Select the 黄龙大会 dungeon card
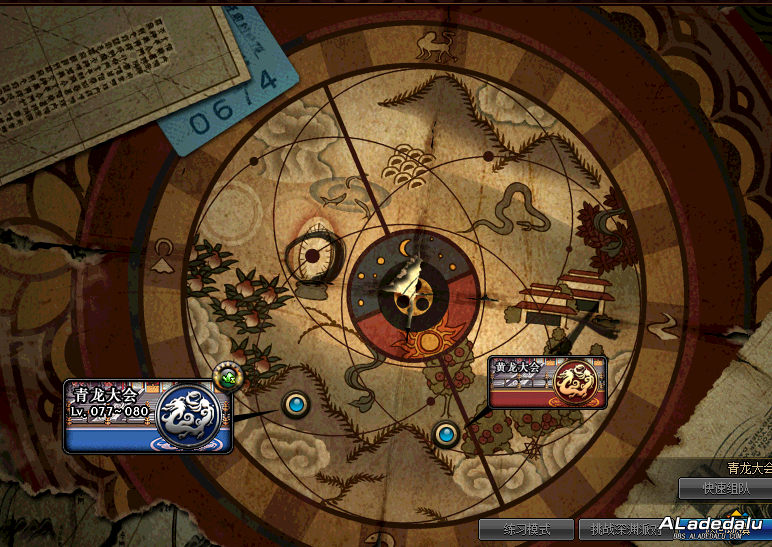The height and width of the screenshot is (547, 772). point(547,382)
